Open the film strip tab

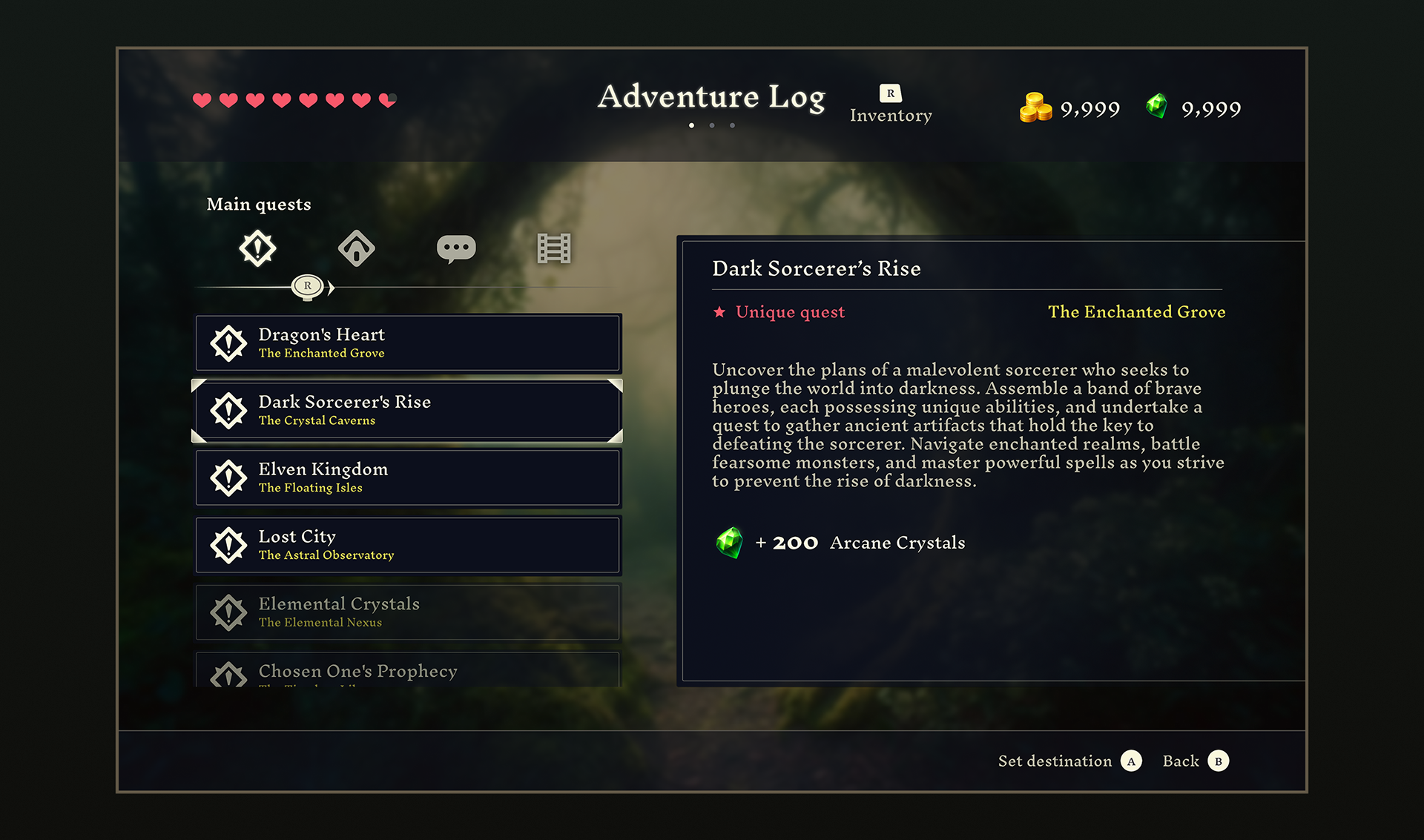coord(554,248)
